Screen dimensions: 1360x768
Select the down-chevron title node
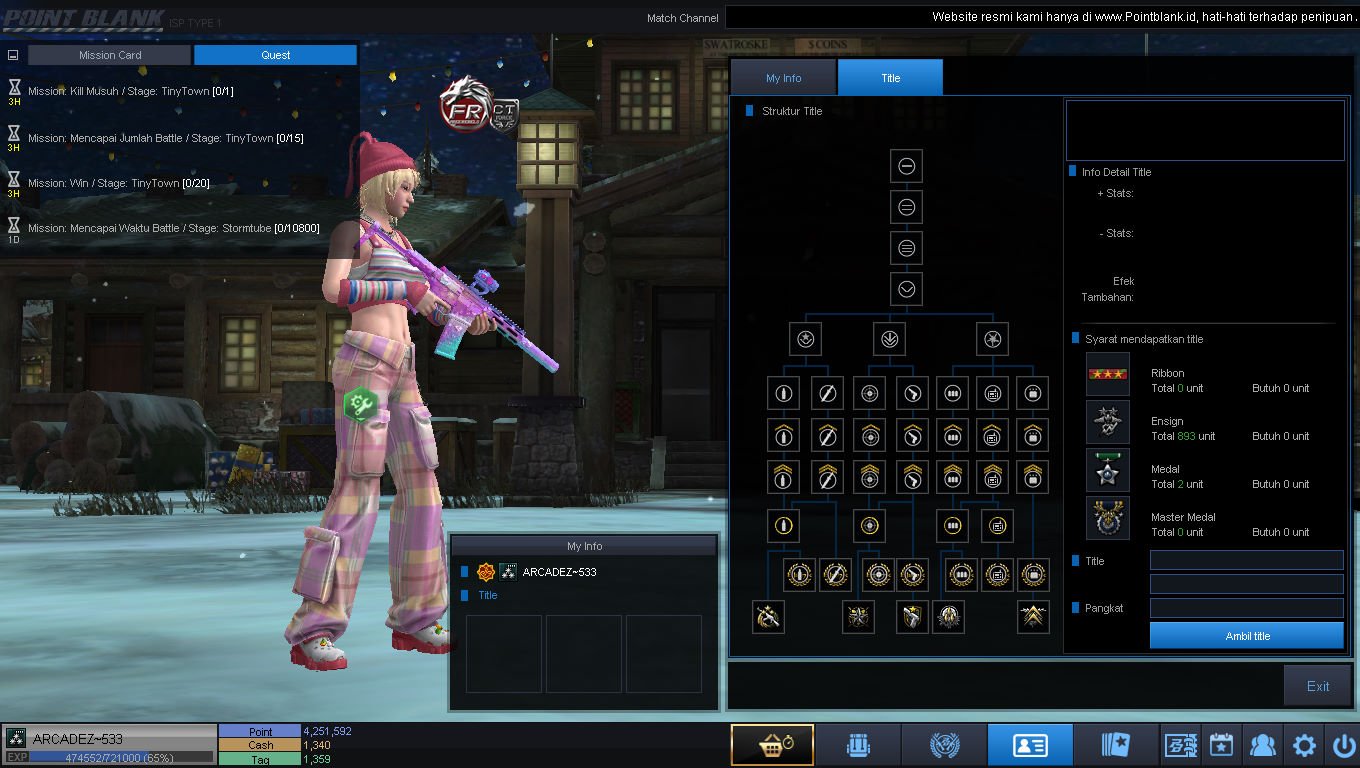pos(906,289)
